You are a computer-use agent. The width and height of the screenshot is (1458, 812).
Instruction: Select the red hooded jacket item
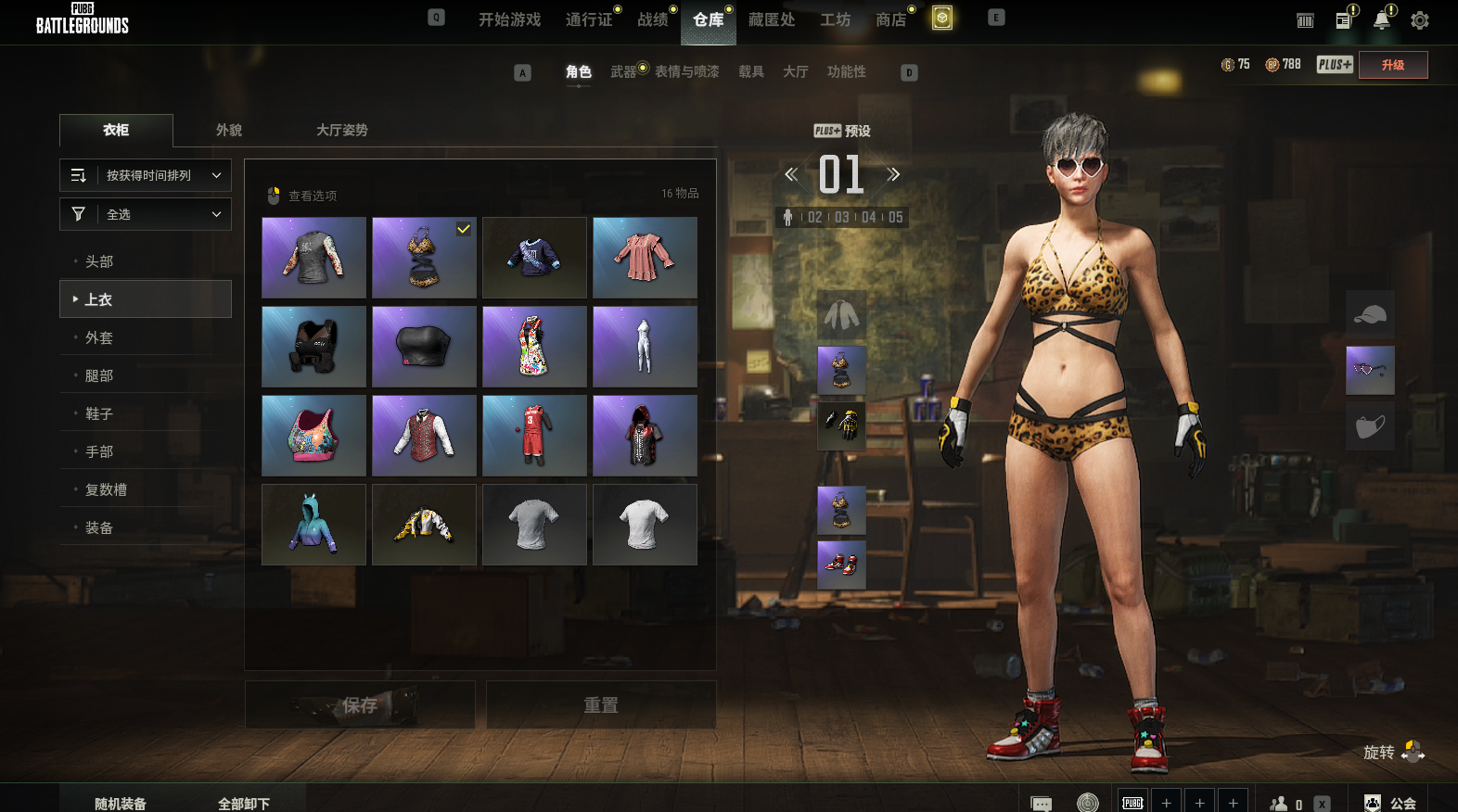[645, 436]
